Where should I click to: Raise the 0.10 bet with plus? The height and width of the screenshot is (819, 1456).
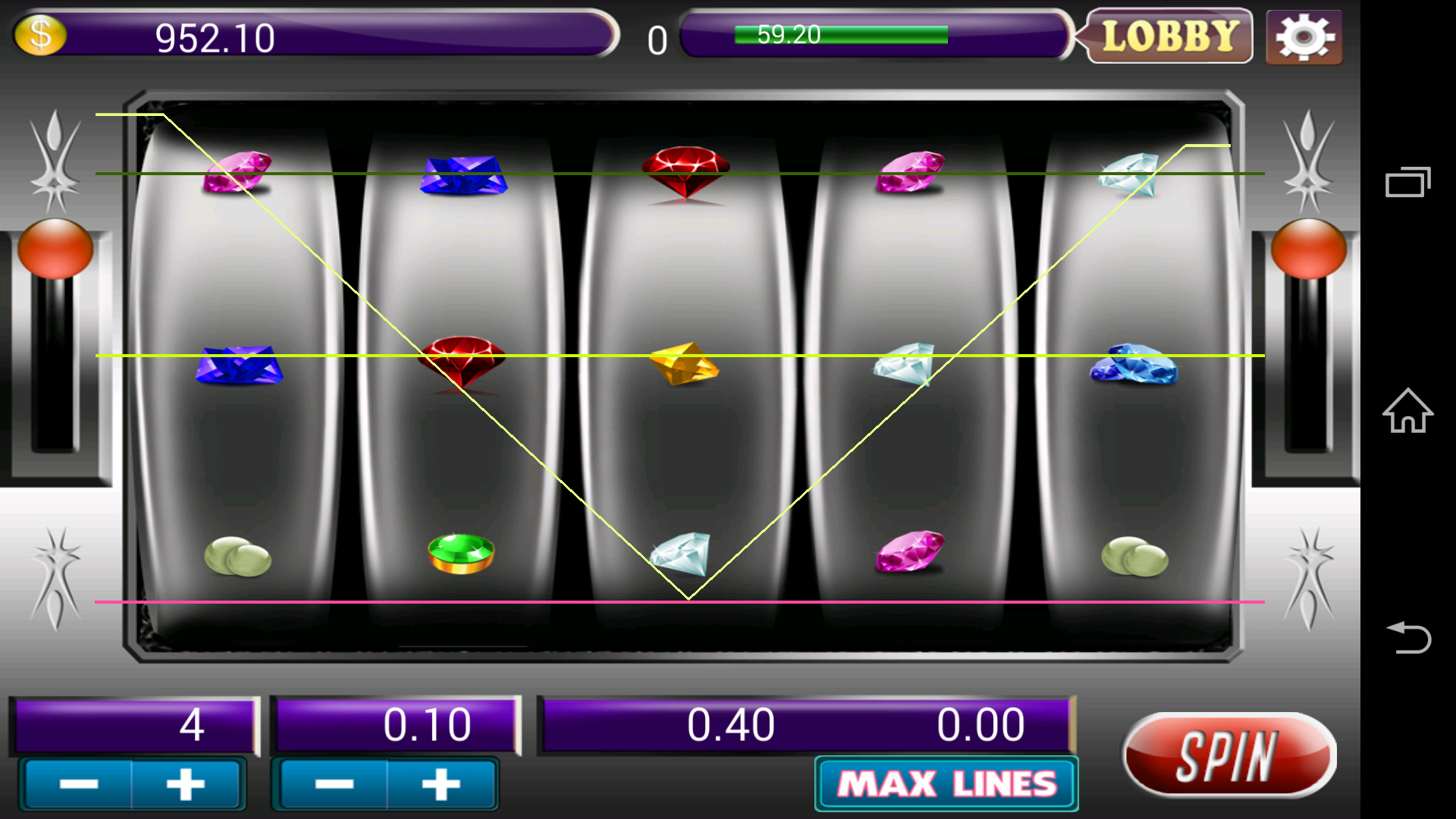tap(441, 784)
